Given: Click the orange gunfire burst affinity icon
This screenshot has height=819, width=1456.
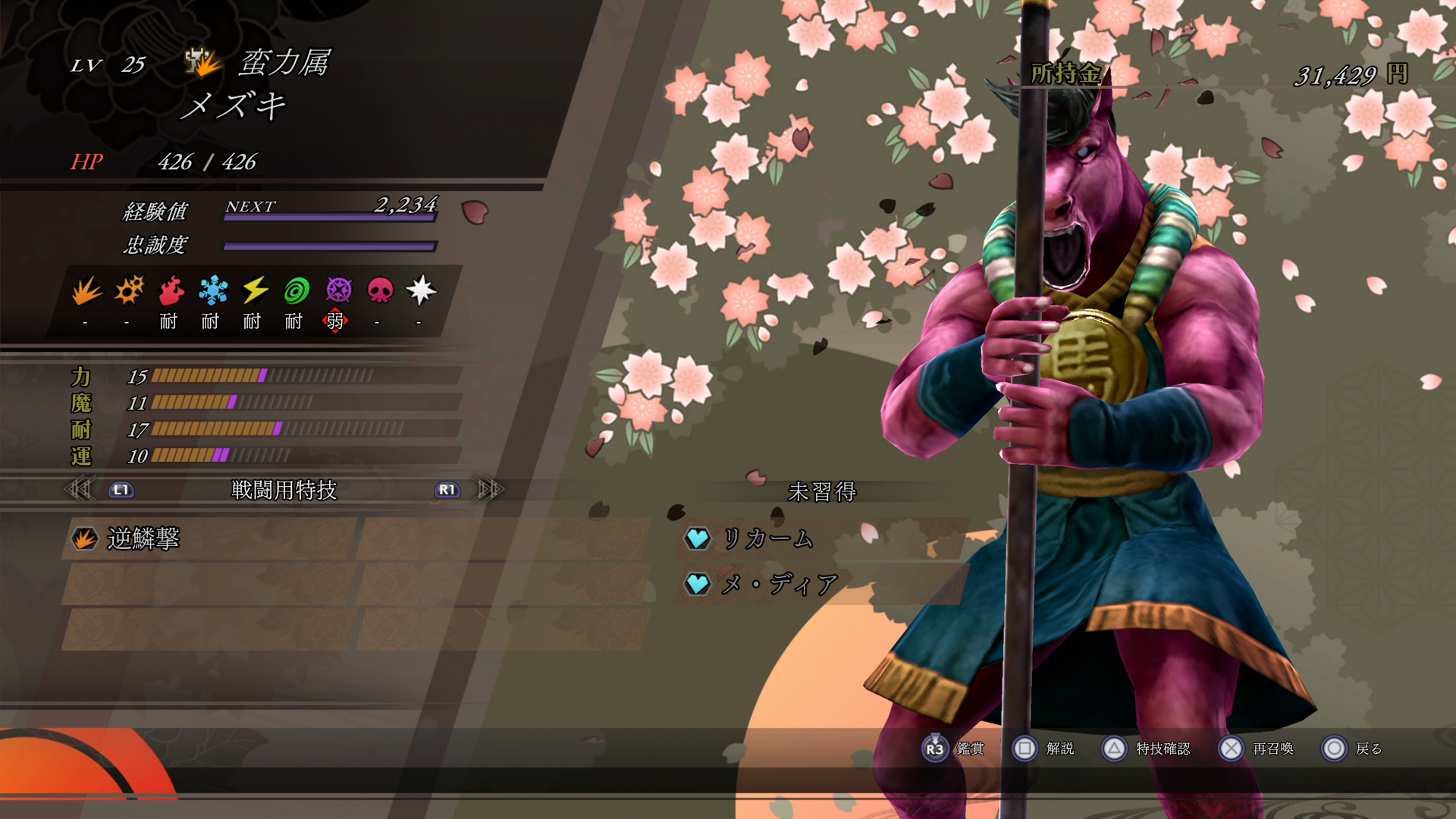Looking at the screenshot, I should click(x=129, y=290).
